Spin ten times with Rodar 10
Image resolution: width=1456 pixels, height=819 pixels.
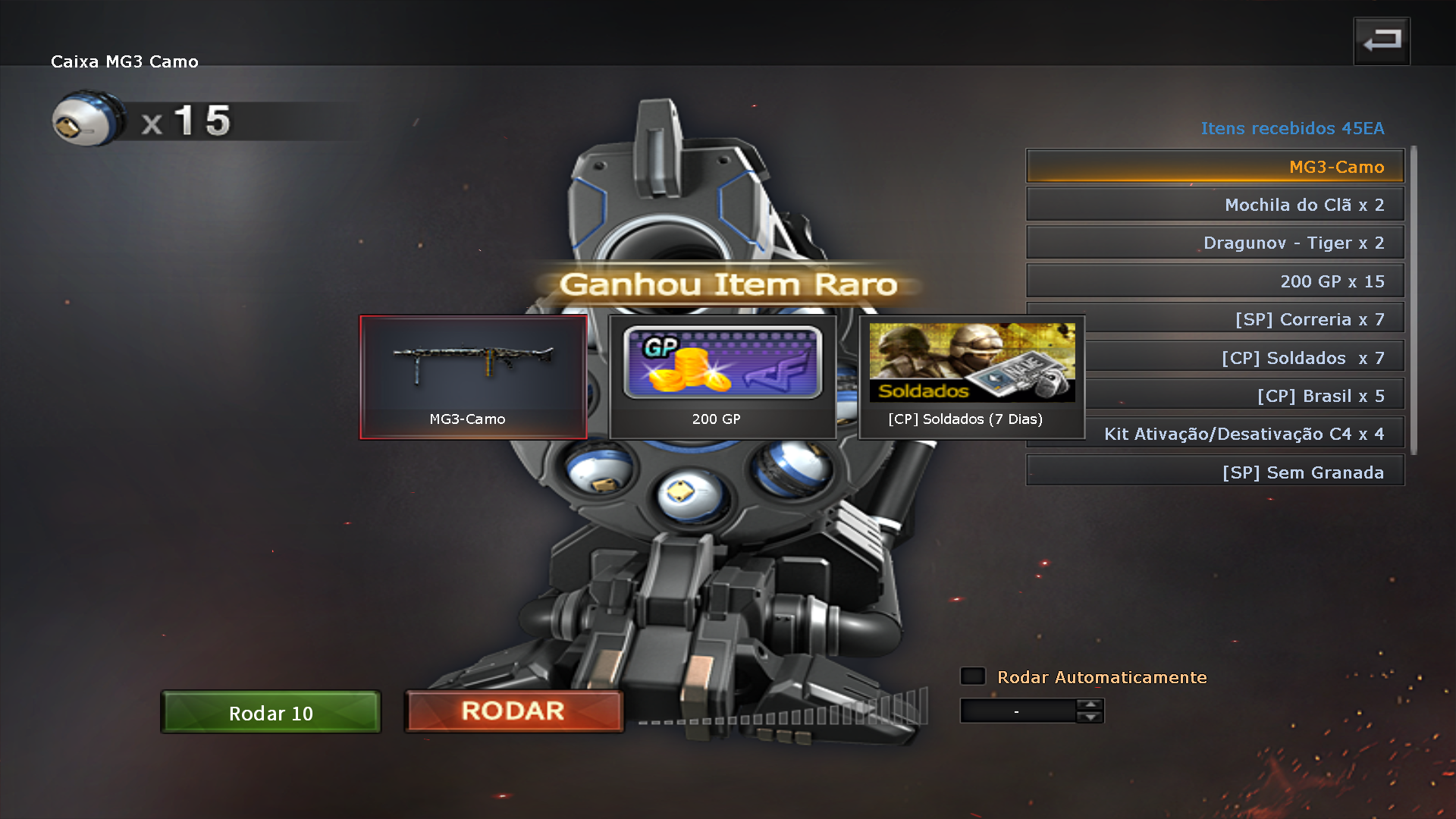tap(271, 712)
